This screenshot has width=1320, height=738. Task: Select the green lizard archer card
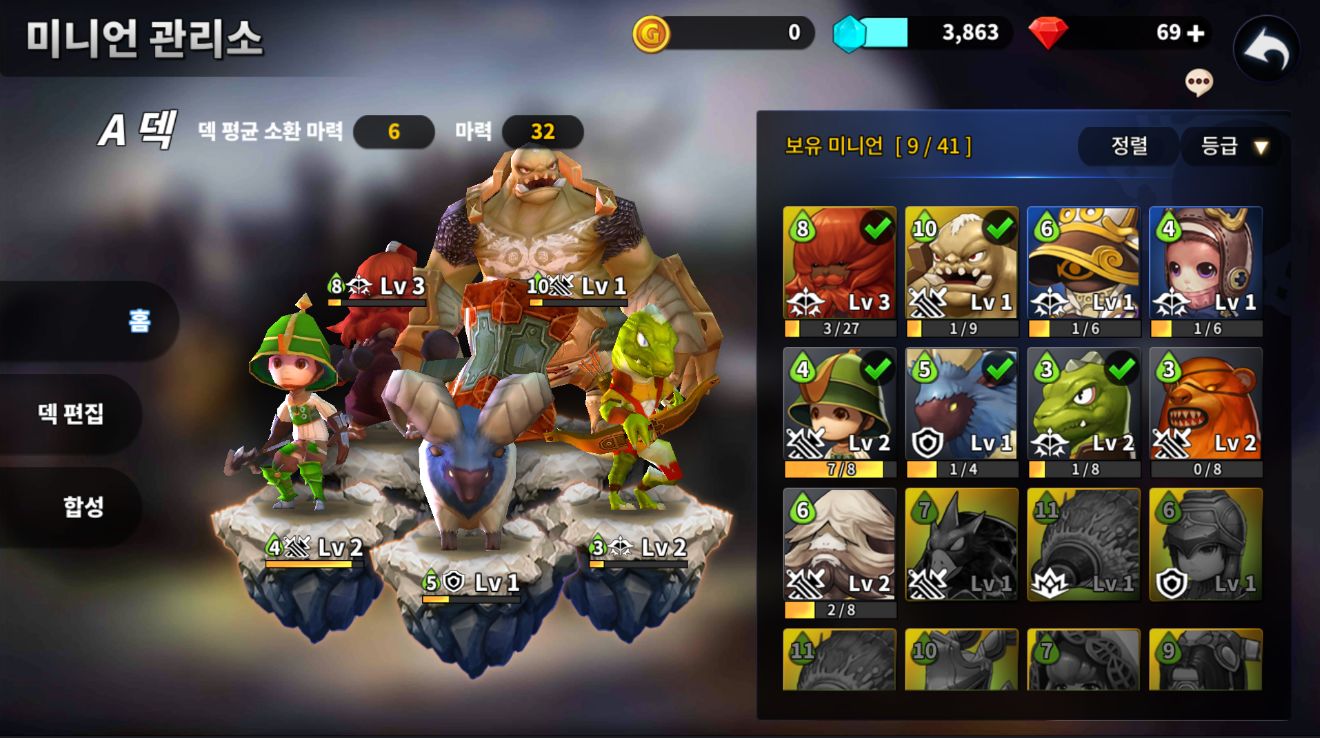pyautogui.click(x=1083, y=403)
